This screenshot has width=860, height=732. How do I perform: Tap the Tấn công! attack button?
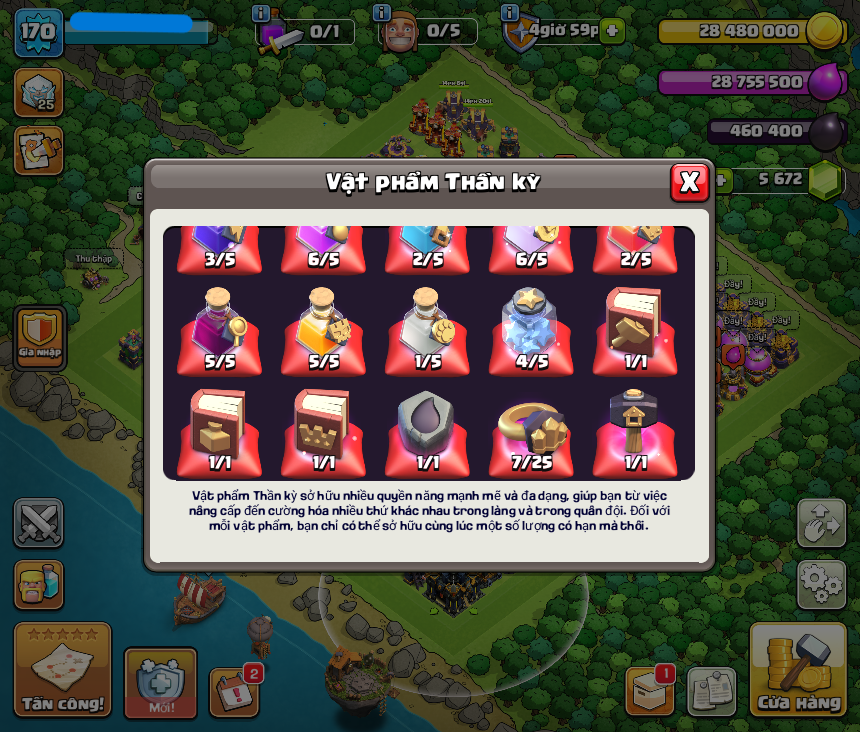62,670
